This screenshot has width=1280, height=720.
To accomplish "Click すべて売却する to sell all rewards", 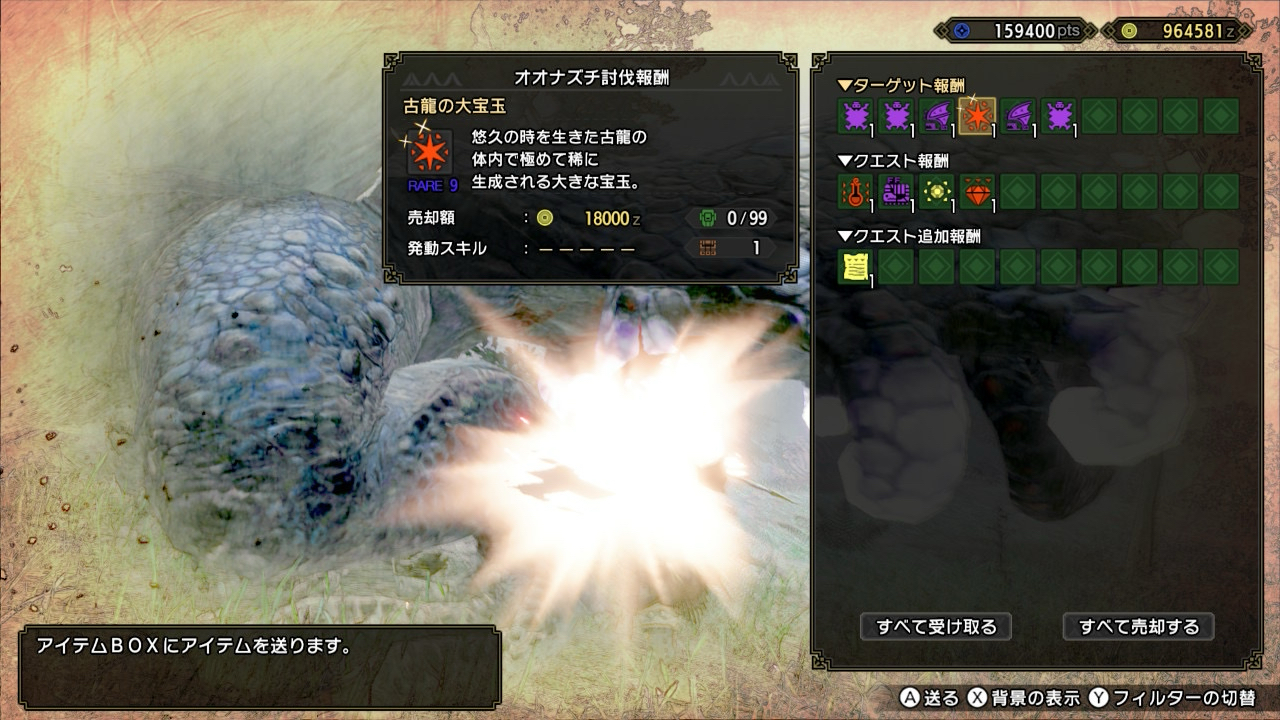I will 1138,627.
